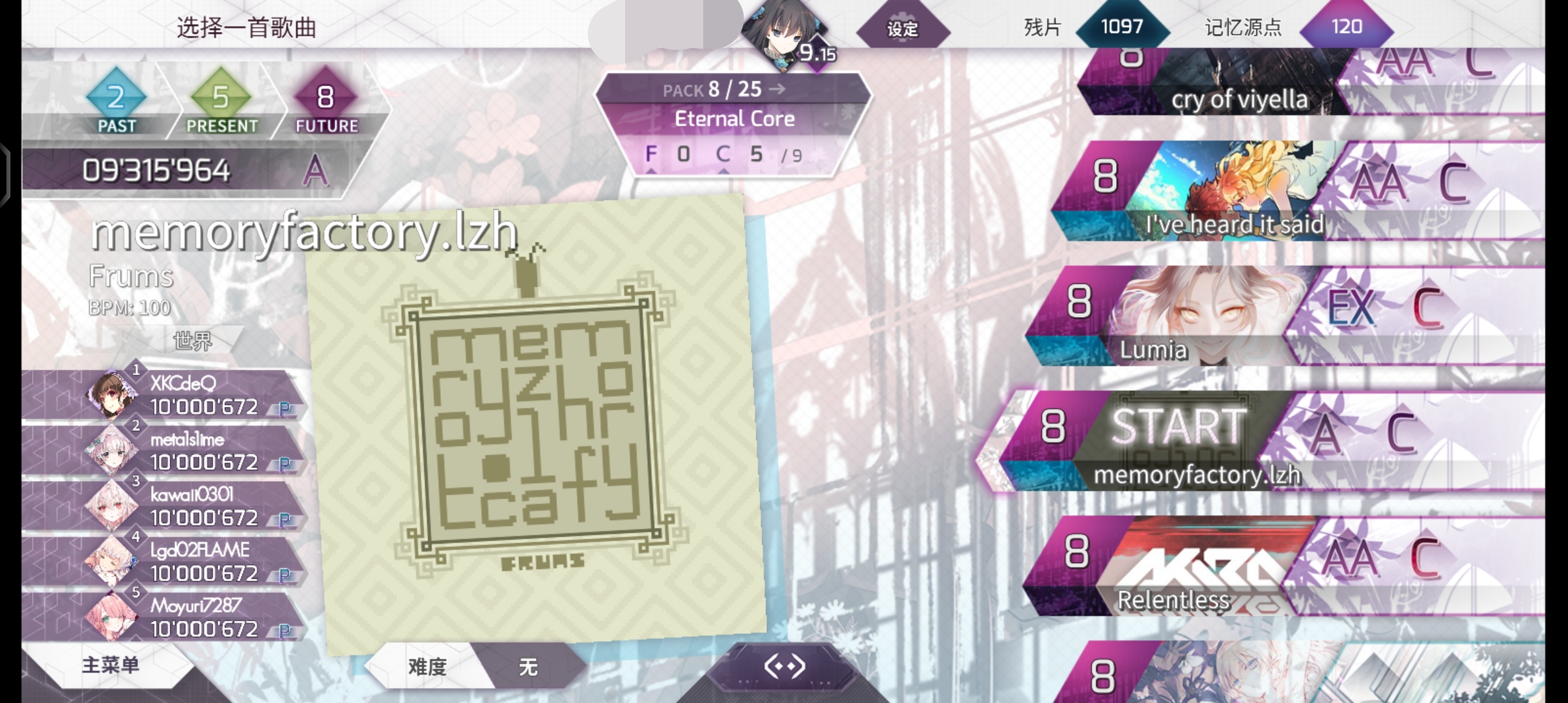Open the 无 filter option

[x=528, y=667]
